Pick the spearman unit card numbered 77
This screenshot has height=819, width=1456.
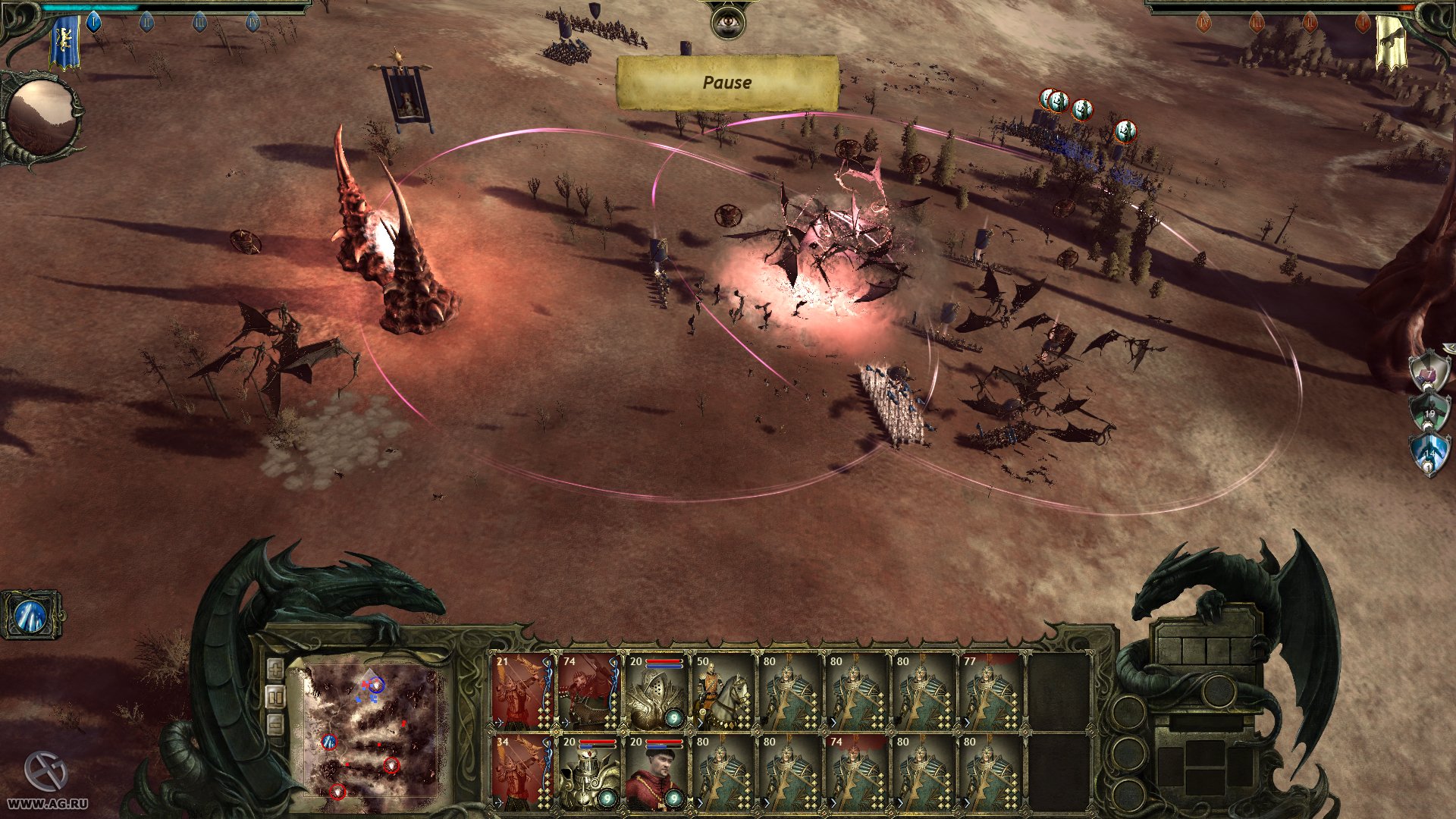[x=990, y=691]
